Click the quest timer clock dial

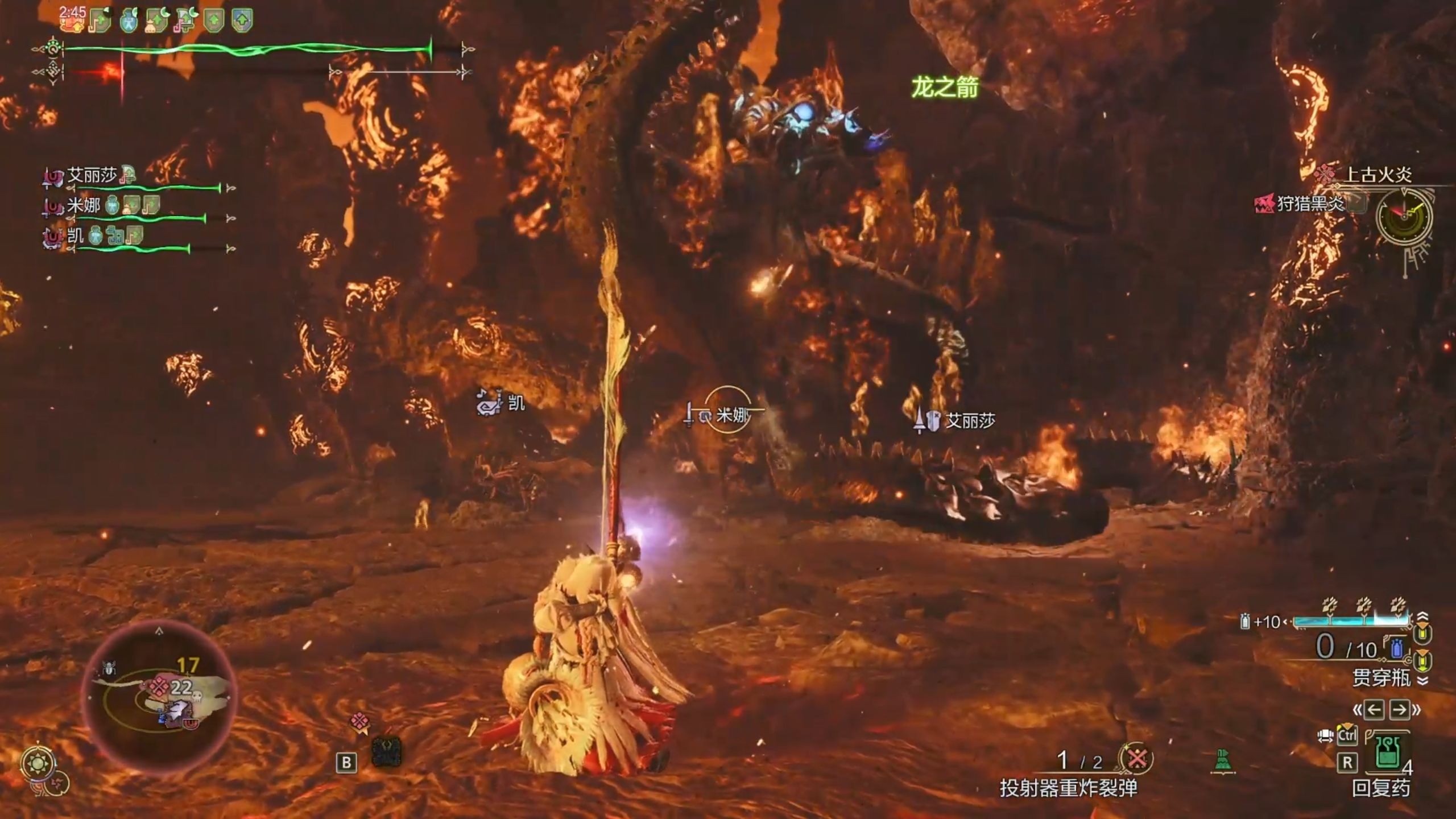[x=1404, y=217]
